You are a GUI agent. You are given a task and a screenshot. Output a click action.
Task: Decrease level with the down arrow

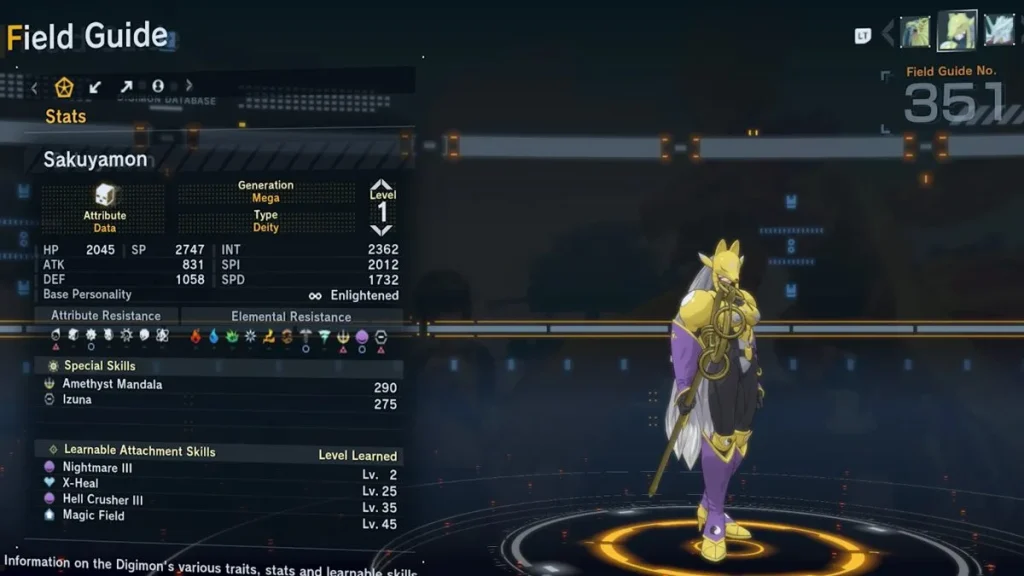382,230
